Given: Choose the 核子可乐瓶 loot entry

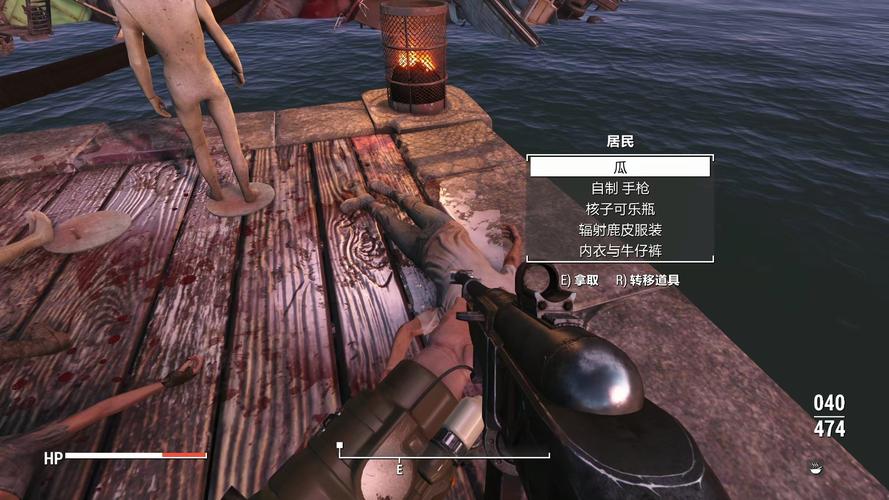Looking at the screenshot, I should [620, 209].
